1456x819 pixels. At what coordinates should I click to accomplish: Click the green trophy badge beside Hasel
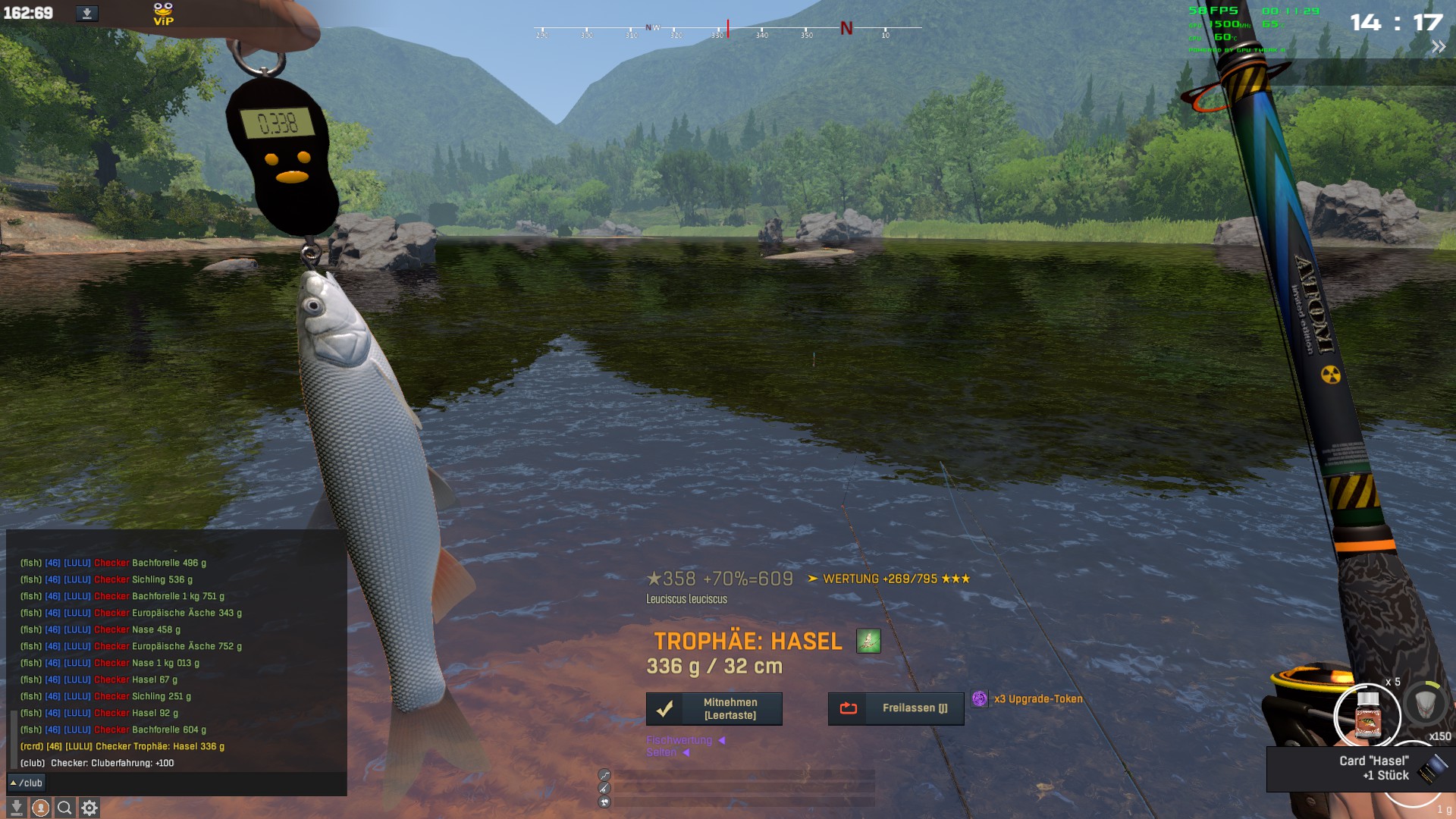pyautogui.click(x=868, y=641)
